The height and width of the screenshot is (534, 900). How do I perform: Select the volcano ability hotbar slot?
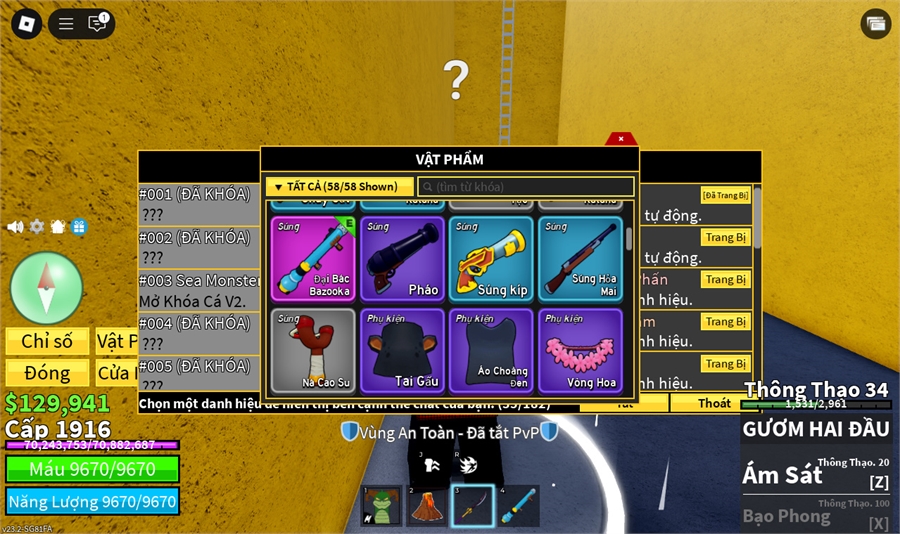pos(427,506)
